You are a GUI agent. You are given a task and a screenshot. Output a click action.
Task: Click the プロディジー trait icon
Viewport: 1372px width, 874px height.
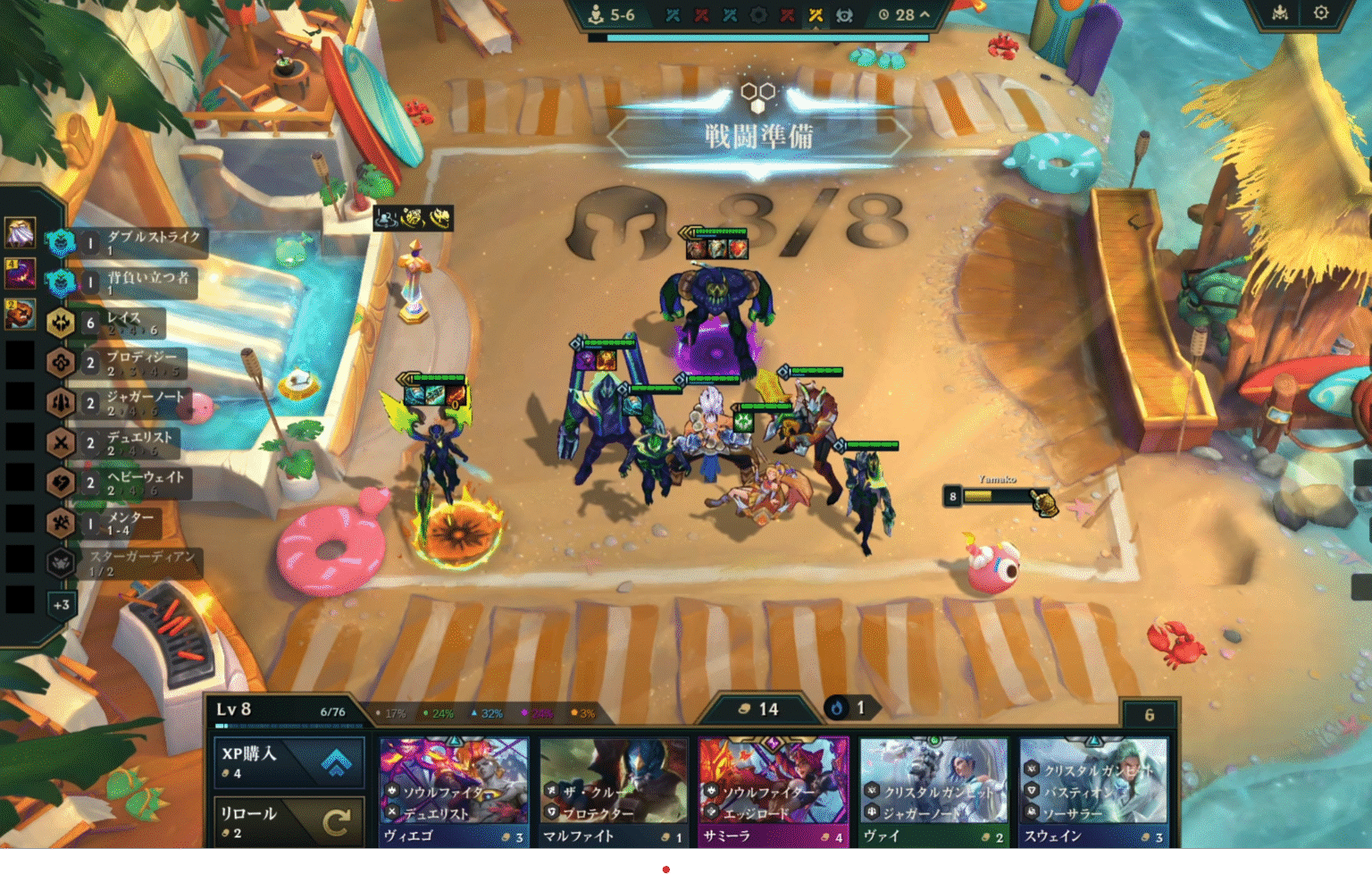tap(58, 363)
